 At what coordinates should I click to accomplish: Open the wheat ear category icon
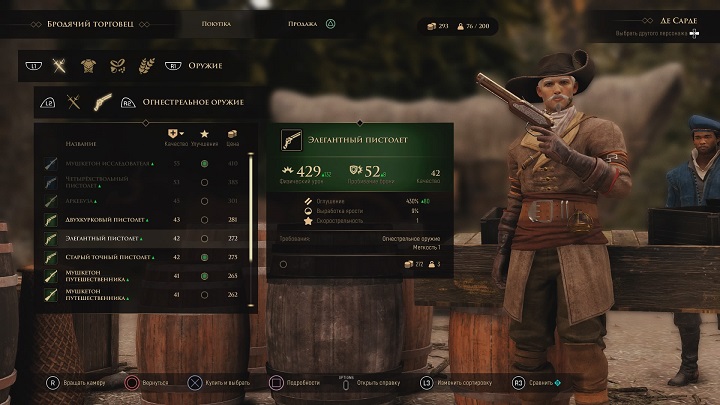click(146, 66)
